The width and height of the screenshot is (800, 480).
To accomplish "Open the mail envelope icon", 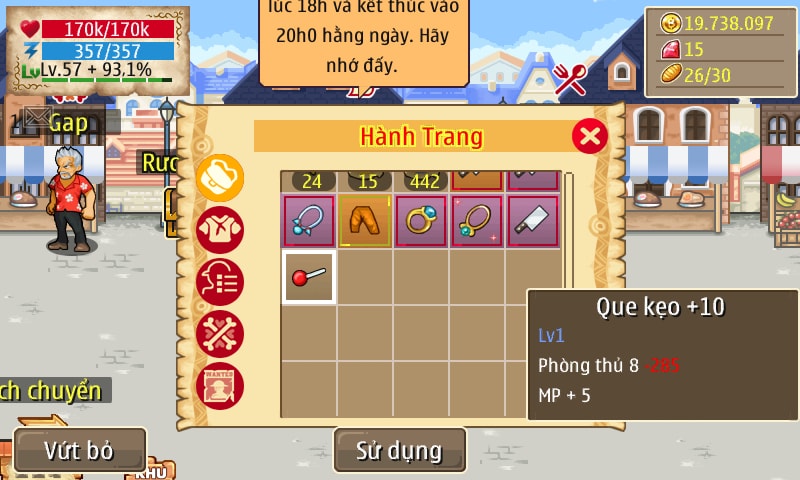I will pyautogui.click(x=35, y=120).
